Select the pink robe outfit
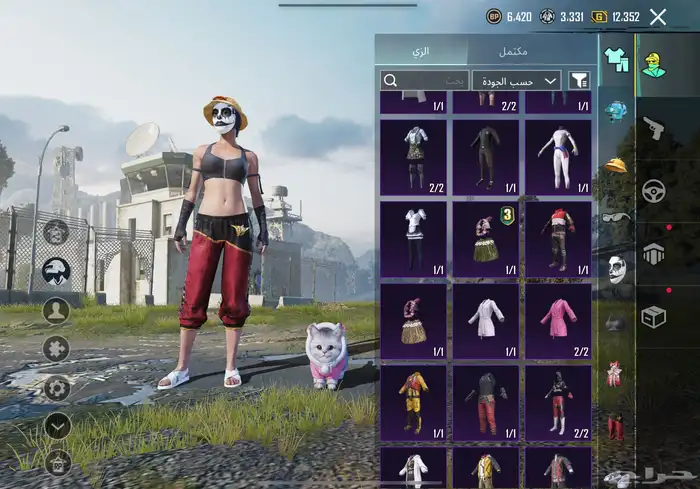 (x=558, y=321)
